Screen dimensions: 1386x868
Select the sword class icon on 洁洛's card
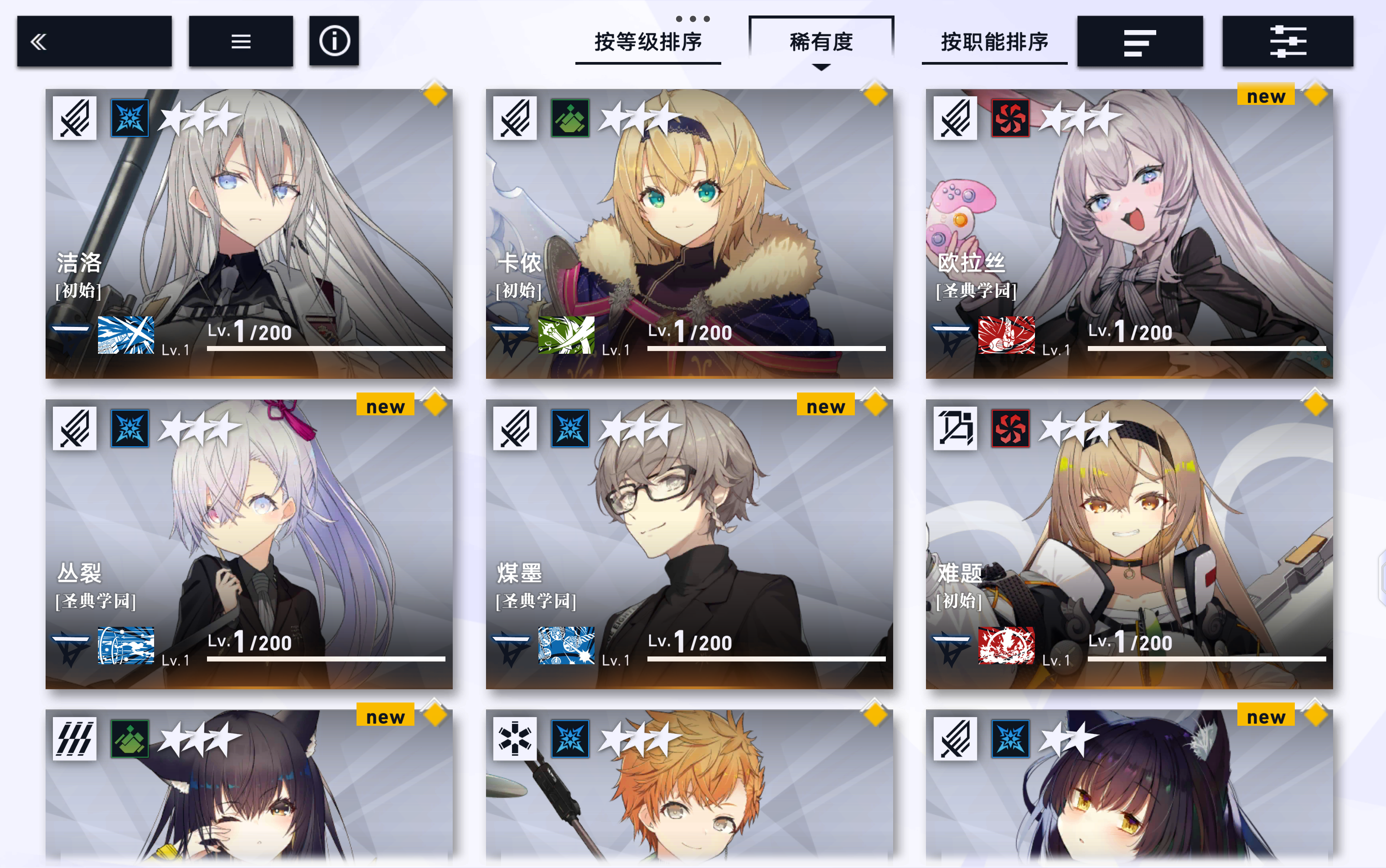(x=74, y=117)
